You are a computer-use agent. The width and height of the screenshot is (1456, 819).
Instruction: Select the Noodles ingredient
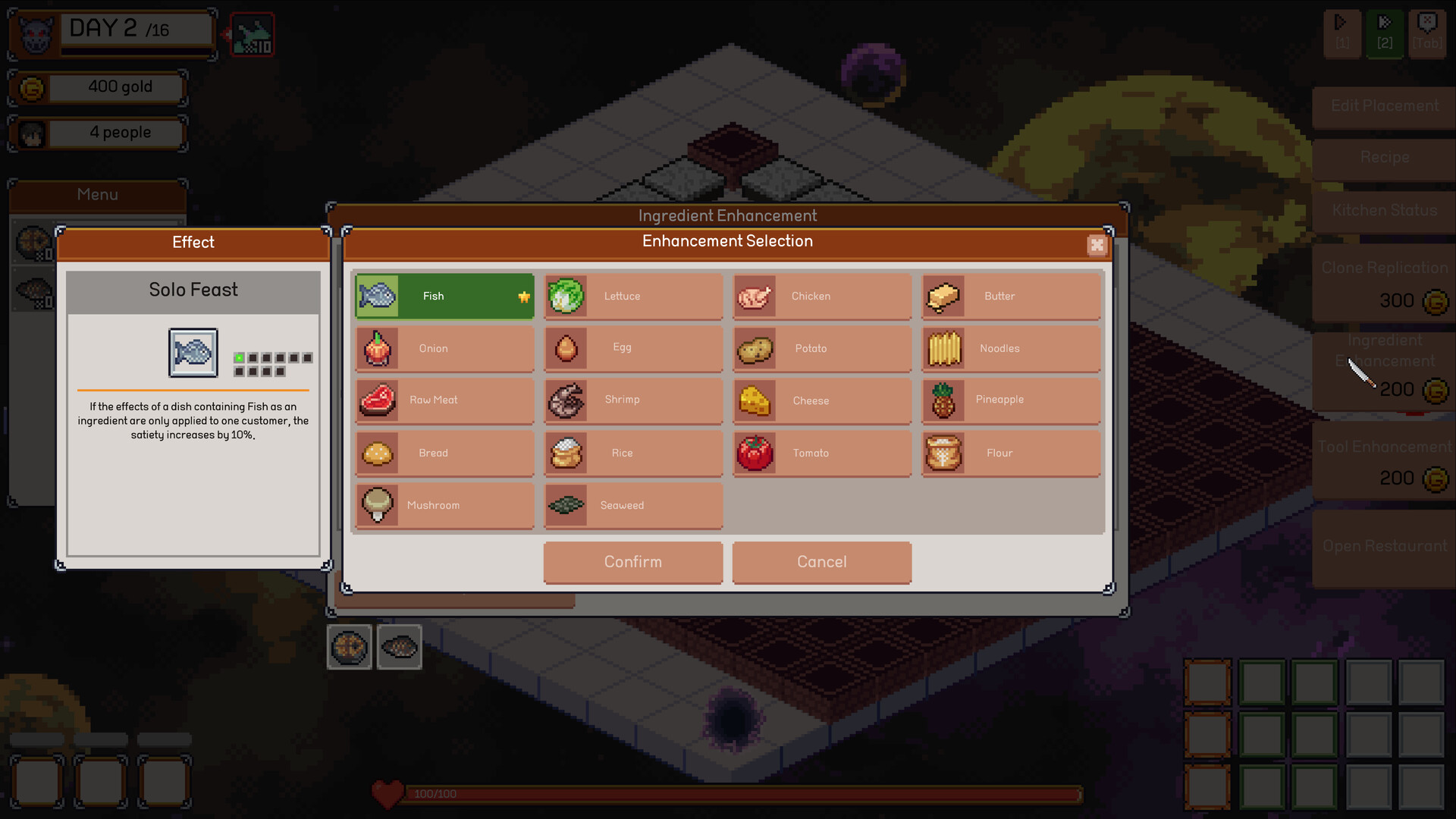point(1010,348)
